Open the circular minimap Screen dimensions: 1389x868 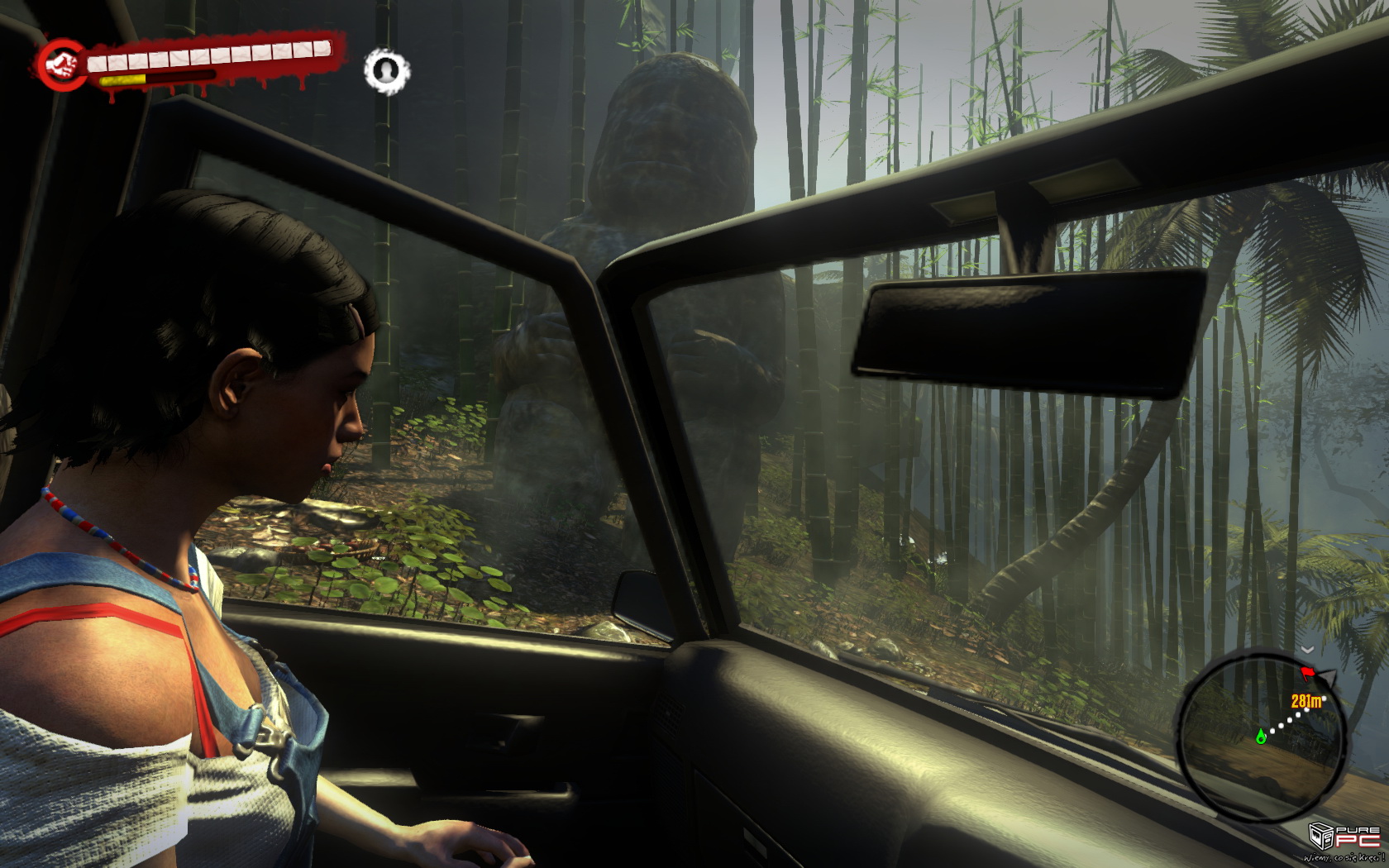coord(1261,735)
